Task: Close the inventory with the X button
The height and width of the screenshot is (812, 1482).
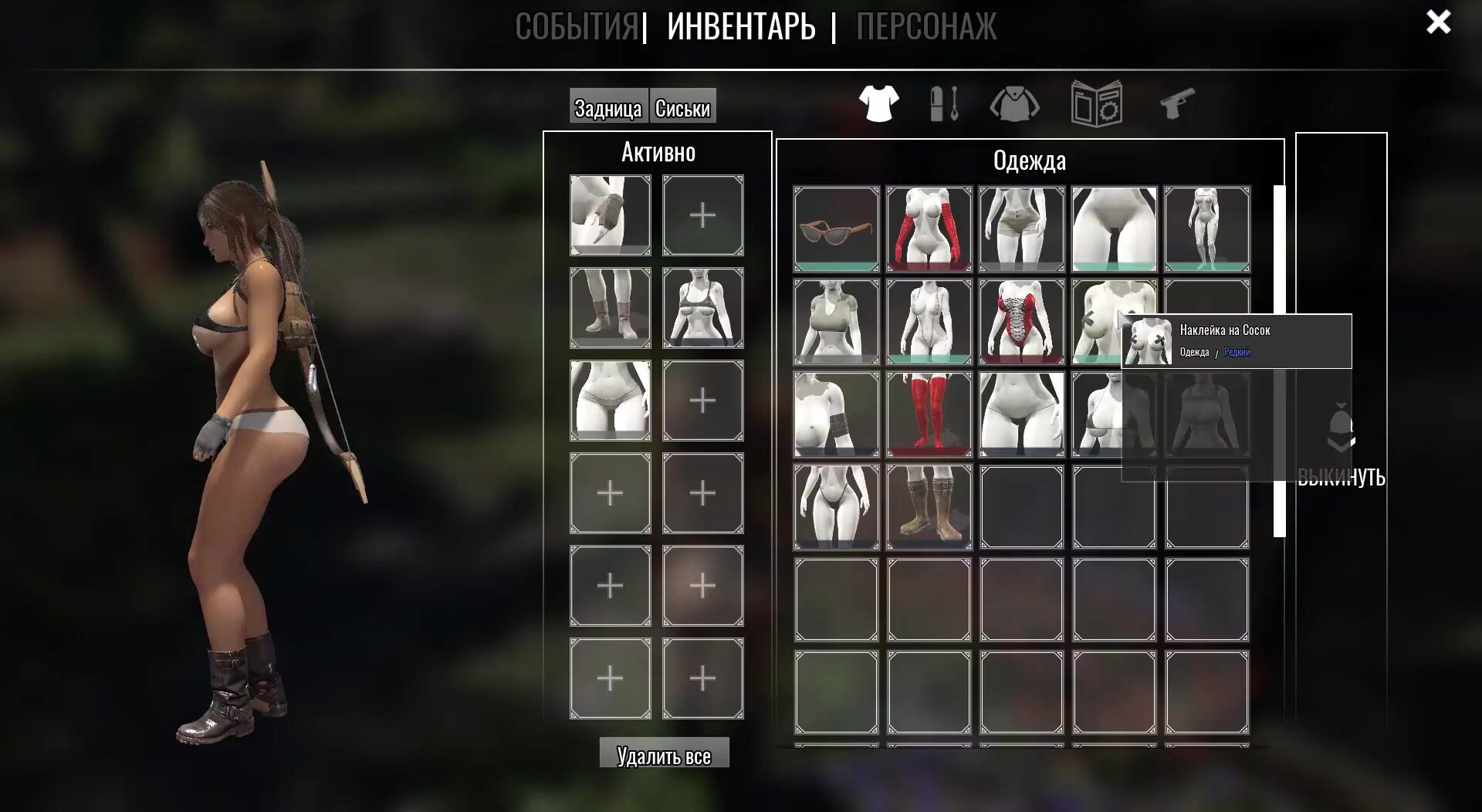Action: (x=1438, y=22)
